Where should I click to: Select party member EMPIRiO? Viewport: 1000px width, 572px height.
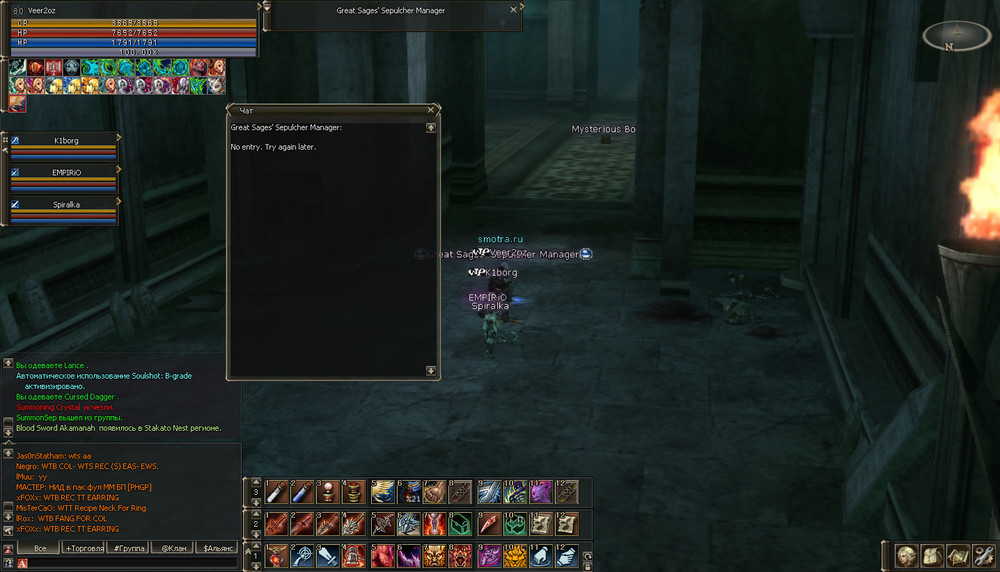click(67, 173)
